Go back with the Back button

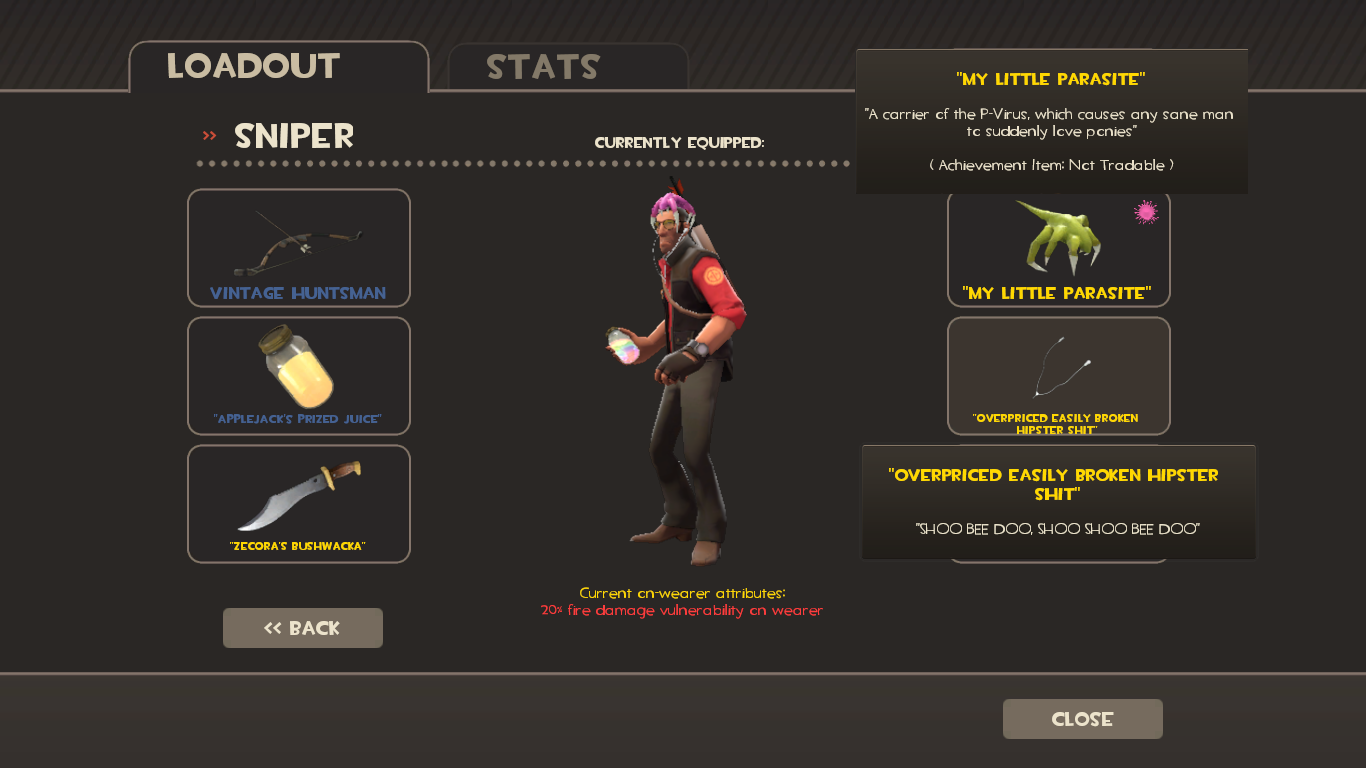pyautogui.click(x=302, y=628)
